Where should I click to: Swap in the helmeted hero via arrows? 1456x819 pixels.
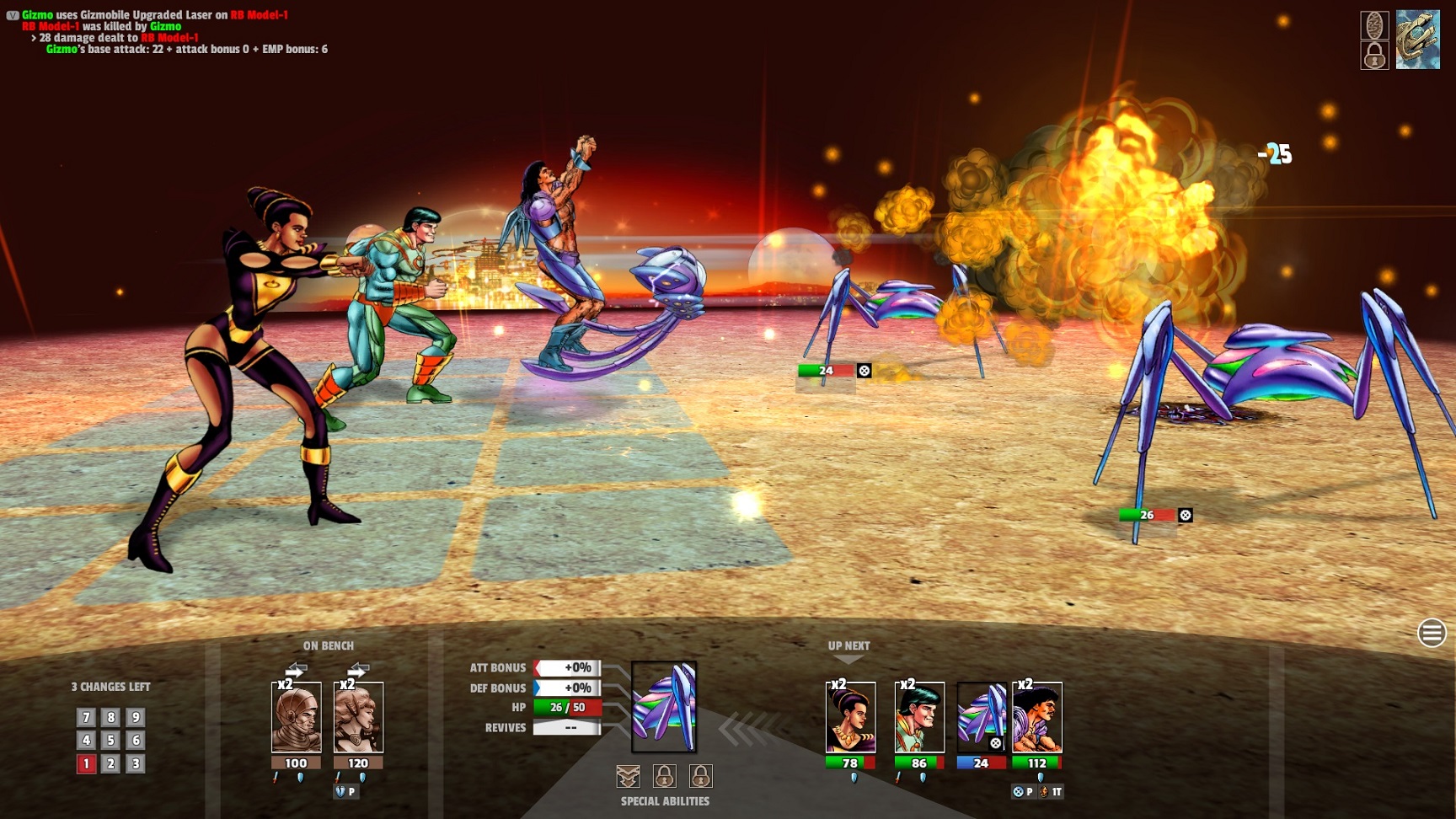(x=296, y=670)
